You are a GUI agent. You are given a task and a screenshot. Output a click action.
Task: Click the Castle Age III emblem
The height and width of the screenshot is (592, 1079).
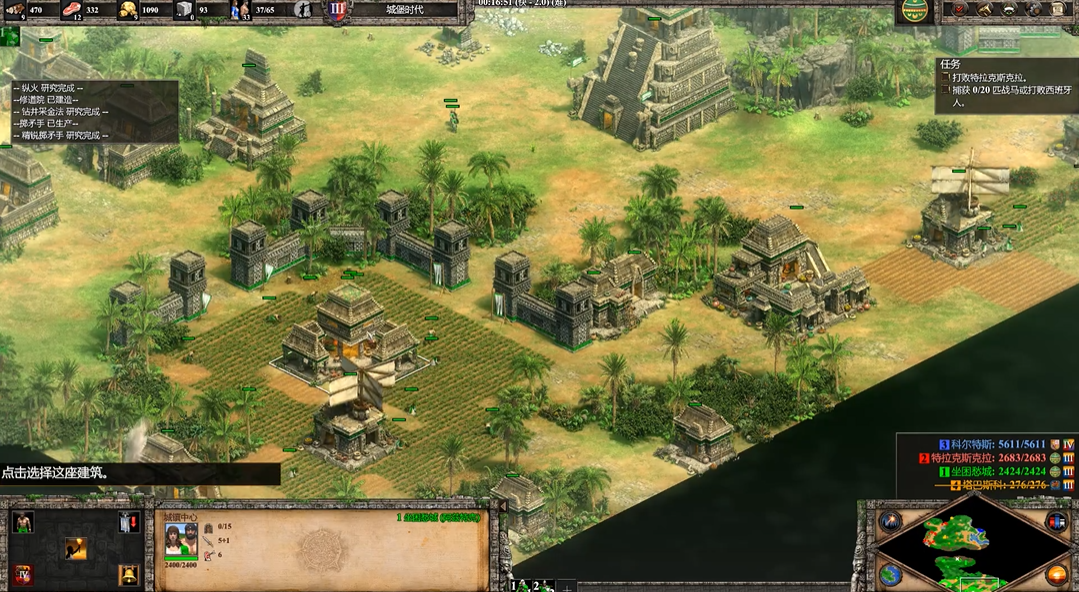(338, 10)
